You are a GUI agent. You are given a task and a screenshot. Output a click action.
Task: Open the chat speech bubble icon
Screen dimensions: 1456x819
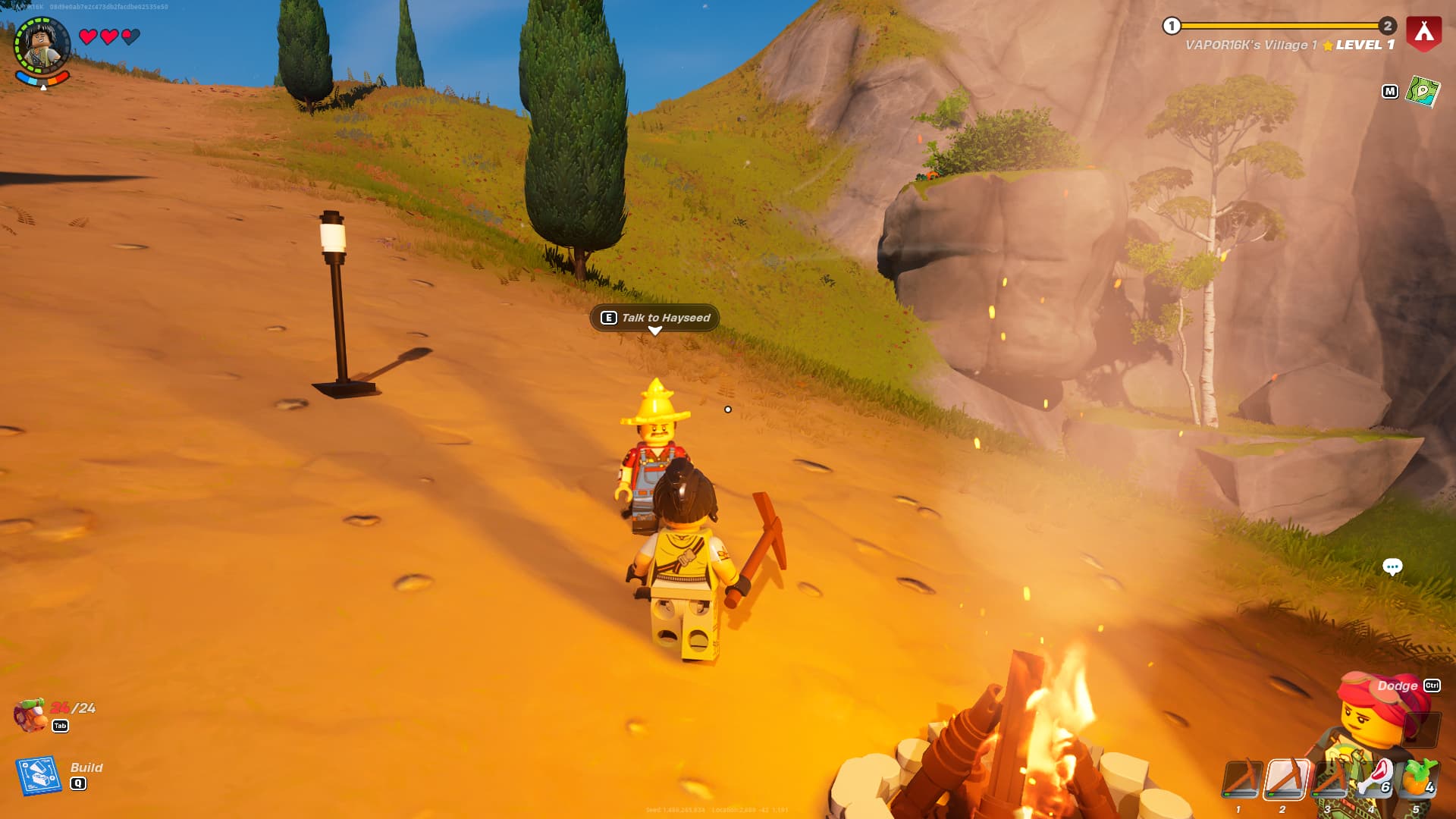click(x=1392, y=566)
